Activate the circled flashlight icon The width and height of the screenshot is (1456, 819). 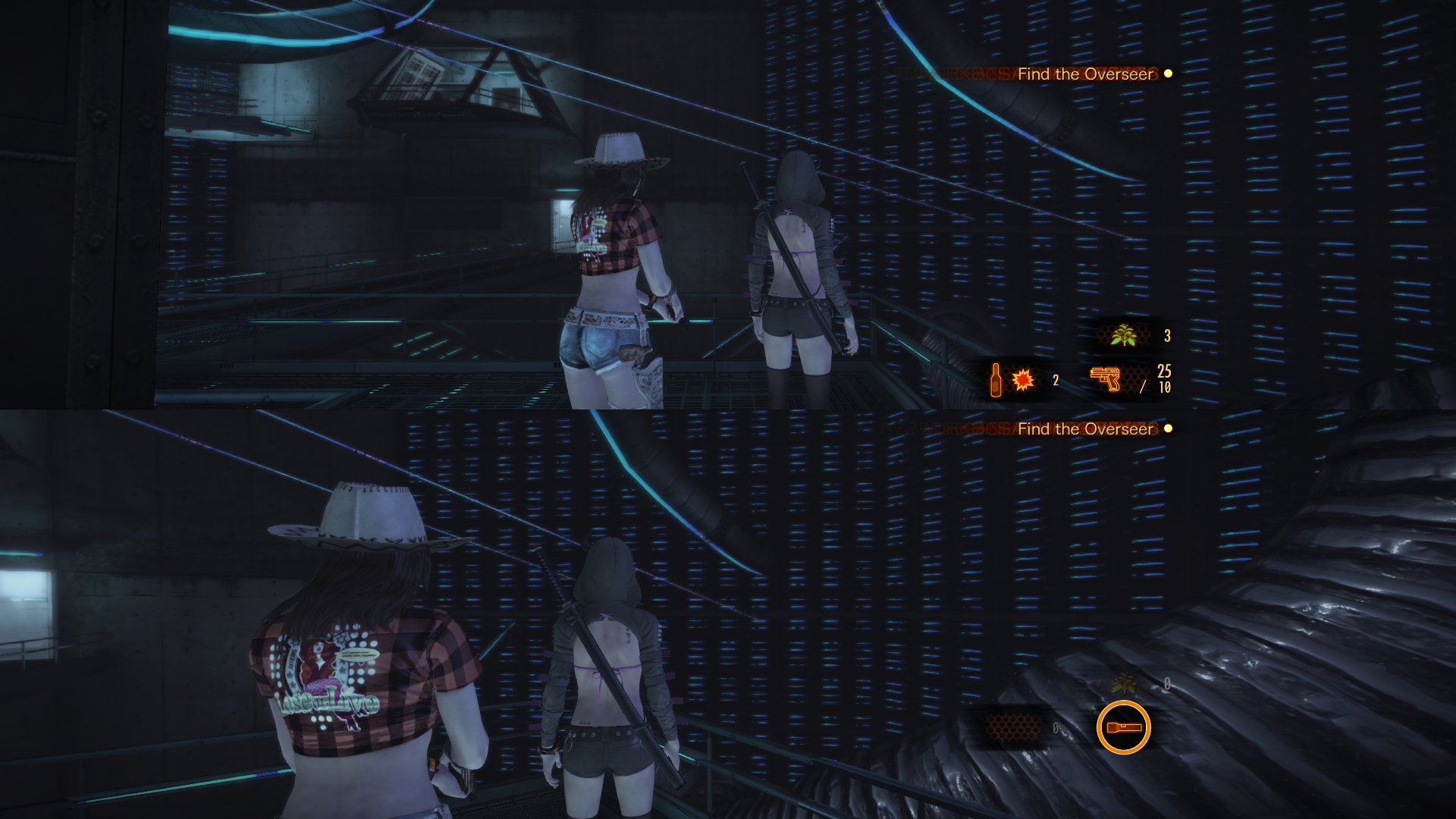(x=1123, y=727)
